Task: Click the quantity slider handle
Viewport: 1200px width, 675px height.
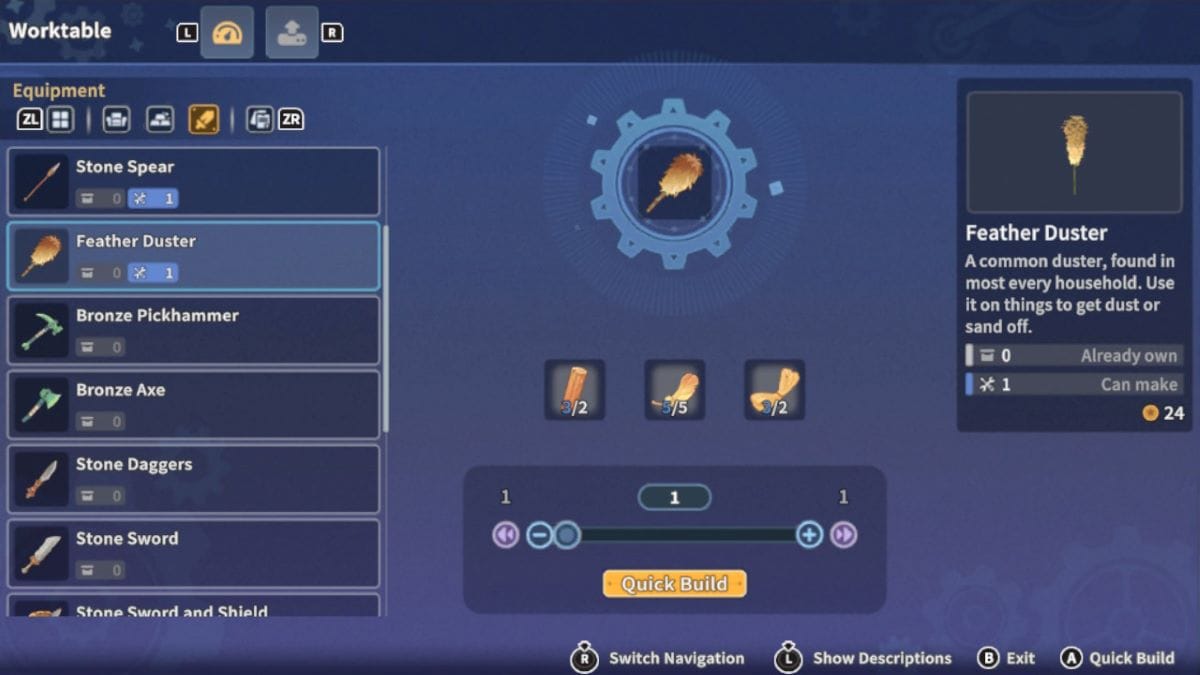Action: (x=567, y=535)
